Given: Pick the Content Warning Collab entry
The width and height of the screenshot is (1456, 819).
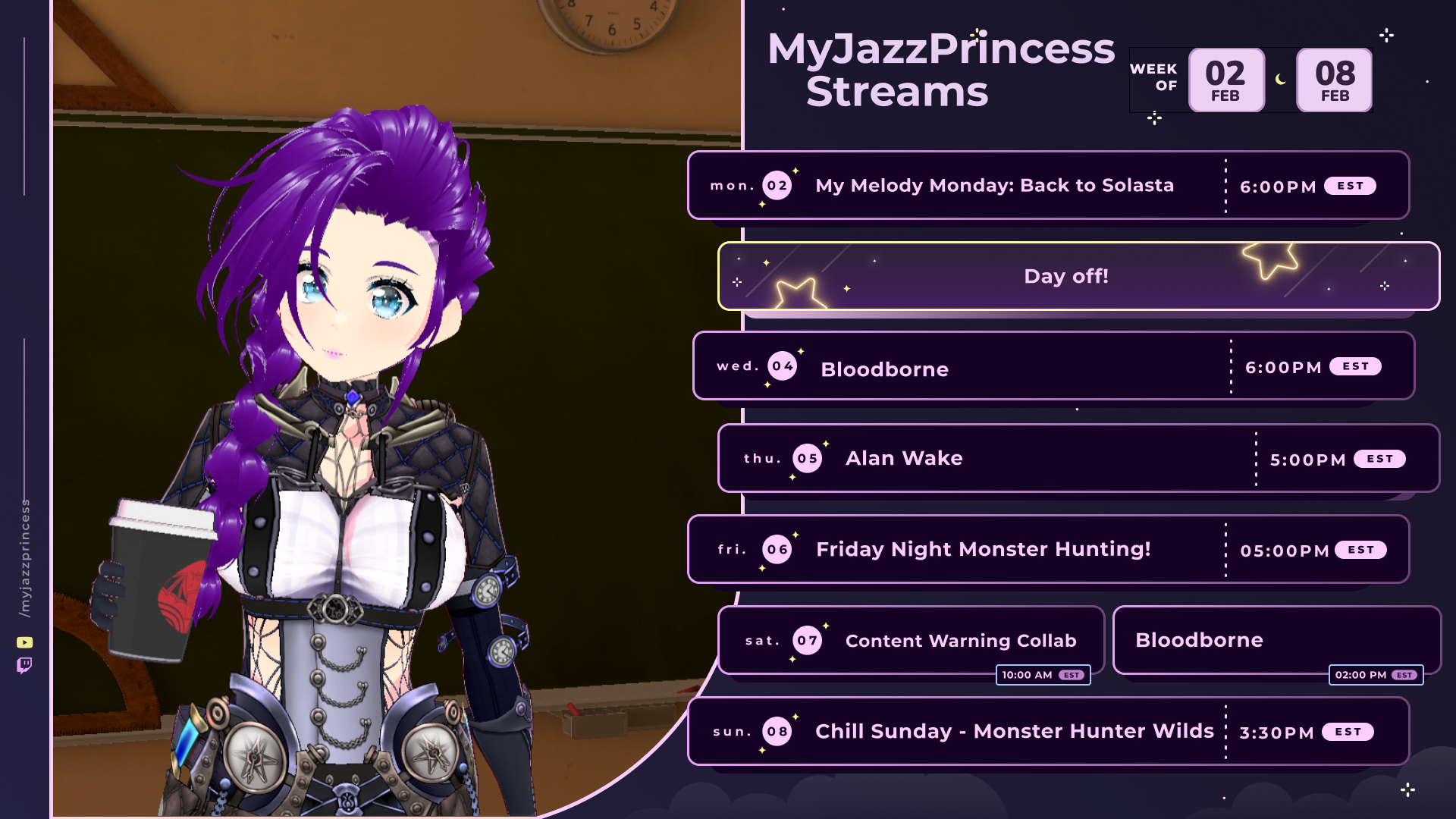Looking at the screenshot, I should coord(960,641).
